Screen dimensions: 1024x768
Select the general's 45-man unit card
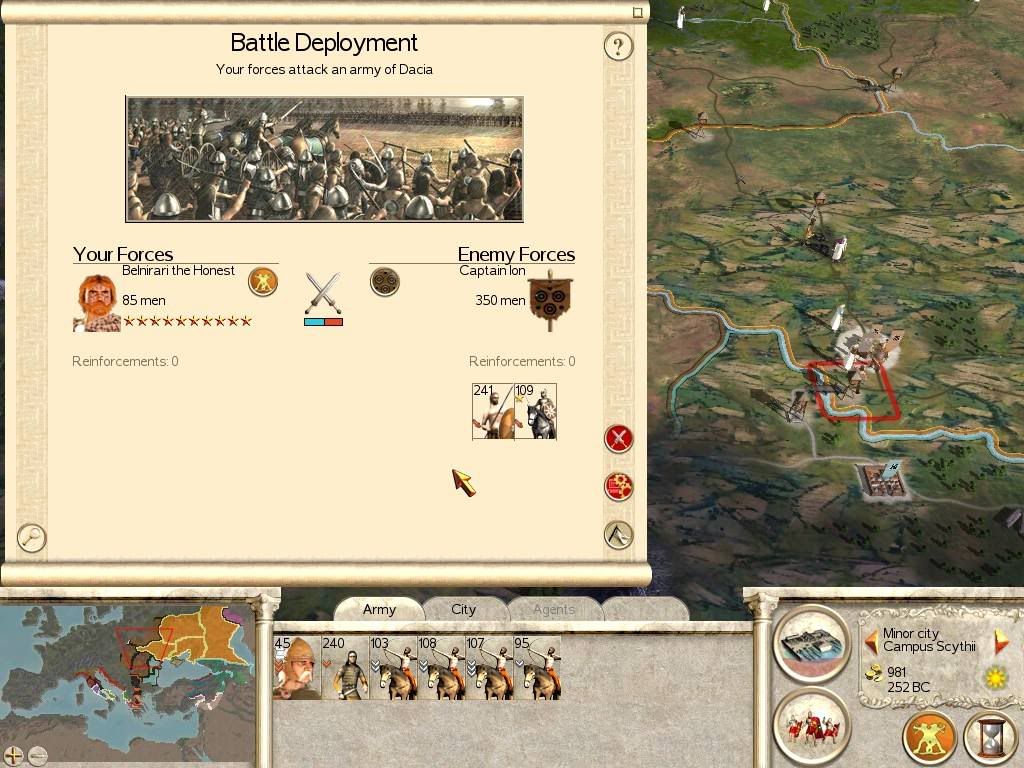[x=297, y=667]
